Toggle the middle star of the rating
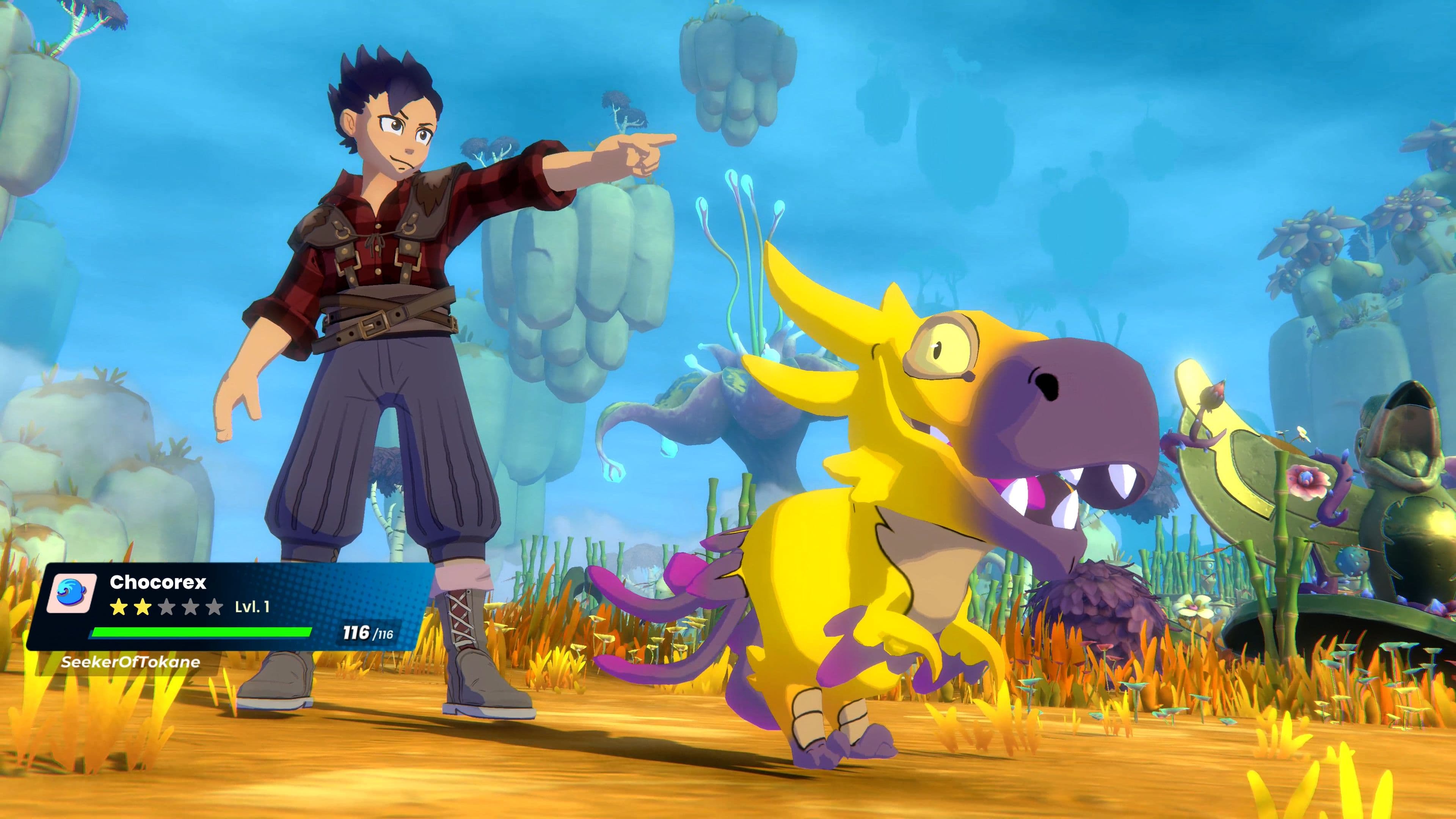The height and width of the screenshot is (819, 1456). pyautogui.click(x=166, y=607)
